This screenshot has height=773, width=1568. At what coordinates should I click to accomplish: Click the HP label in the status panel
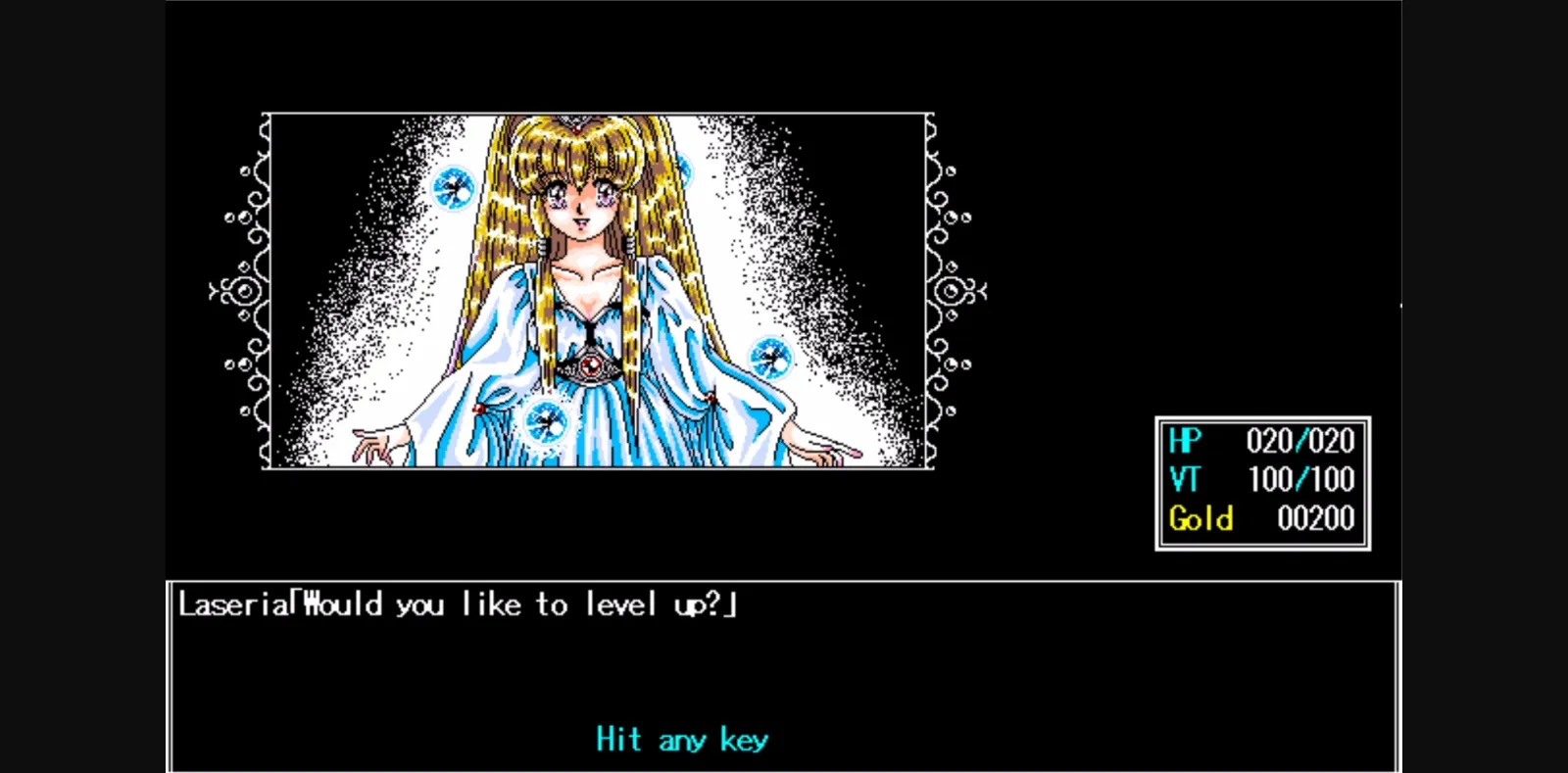[1184, 442]
